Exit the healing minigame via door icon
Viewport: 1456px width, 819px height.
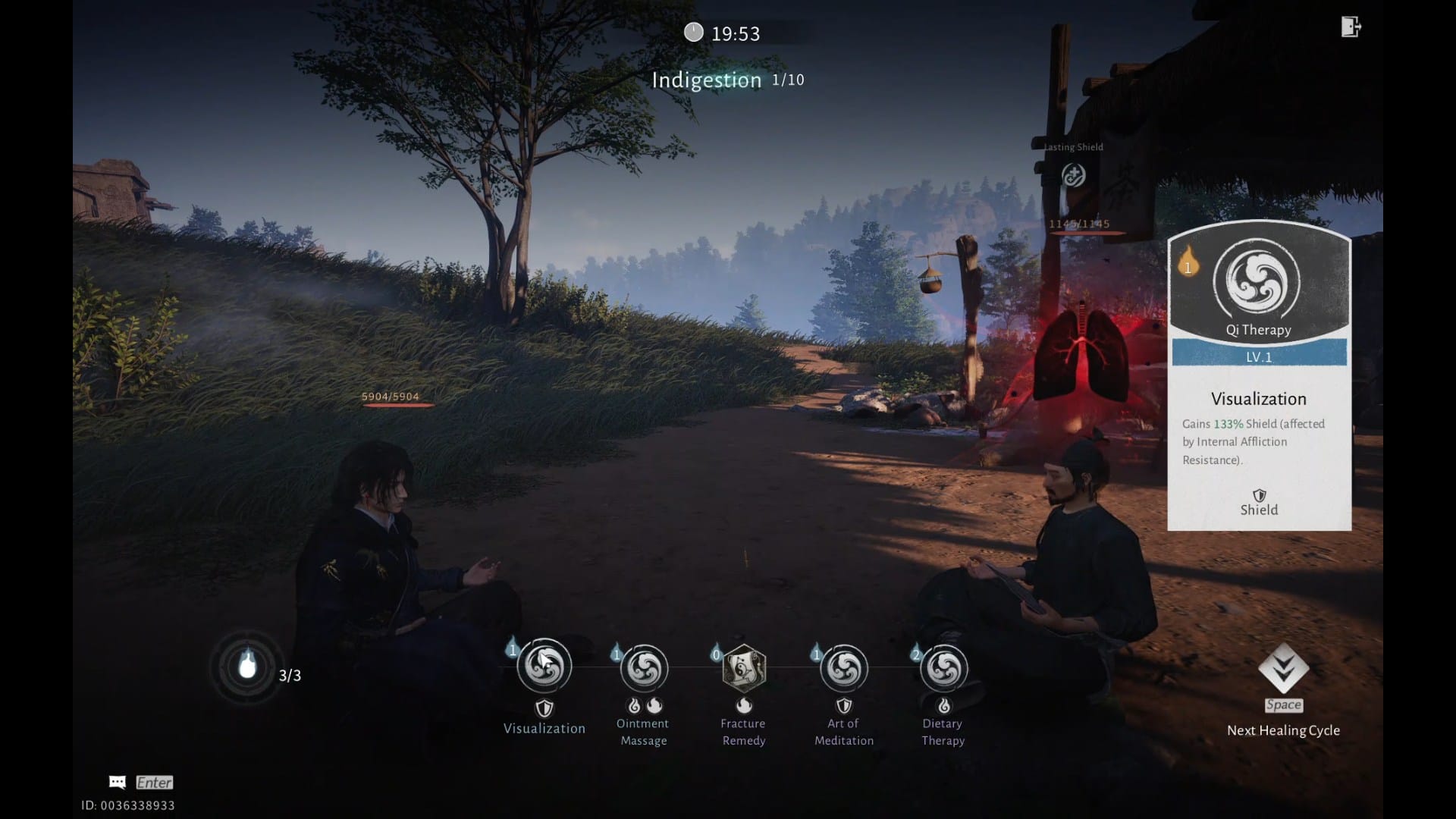point(1351,27)
